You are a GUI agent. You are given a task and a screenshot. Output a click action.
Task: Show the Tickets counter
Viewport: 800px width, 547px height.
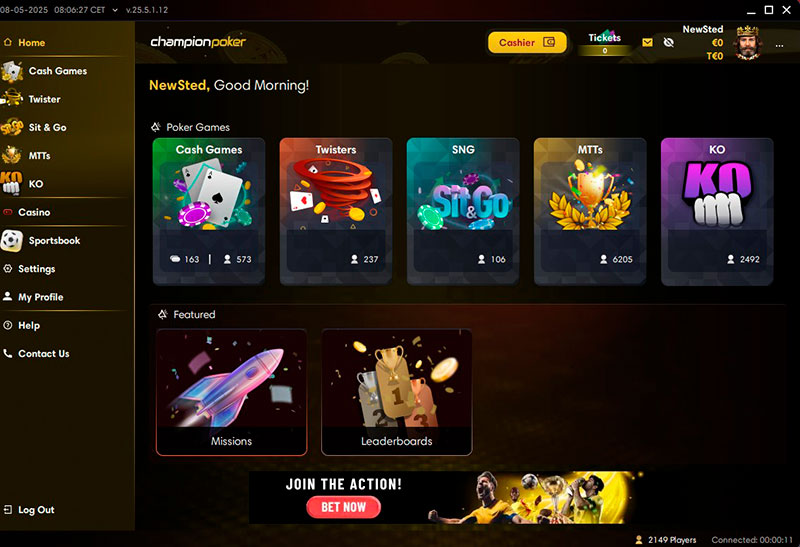coord(604,43)
